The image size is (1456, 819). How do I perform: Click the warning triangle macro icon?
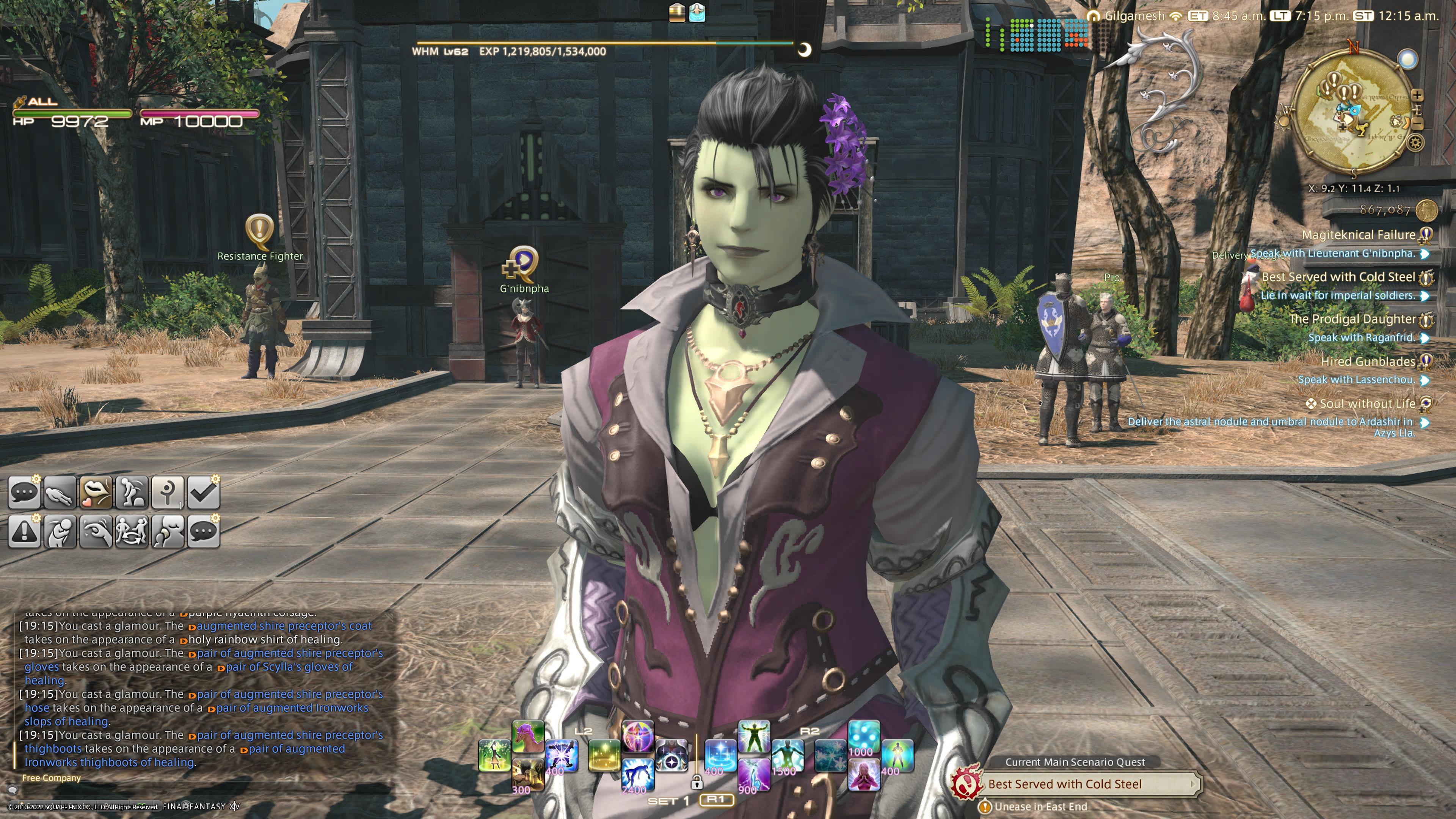(24, 532)
